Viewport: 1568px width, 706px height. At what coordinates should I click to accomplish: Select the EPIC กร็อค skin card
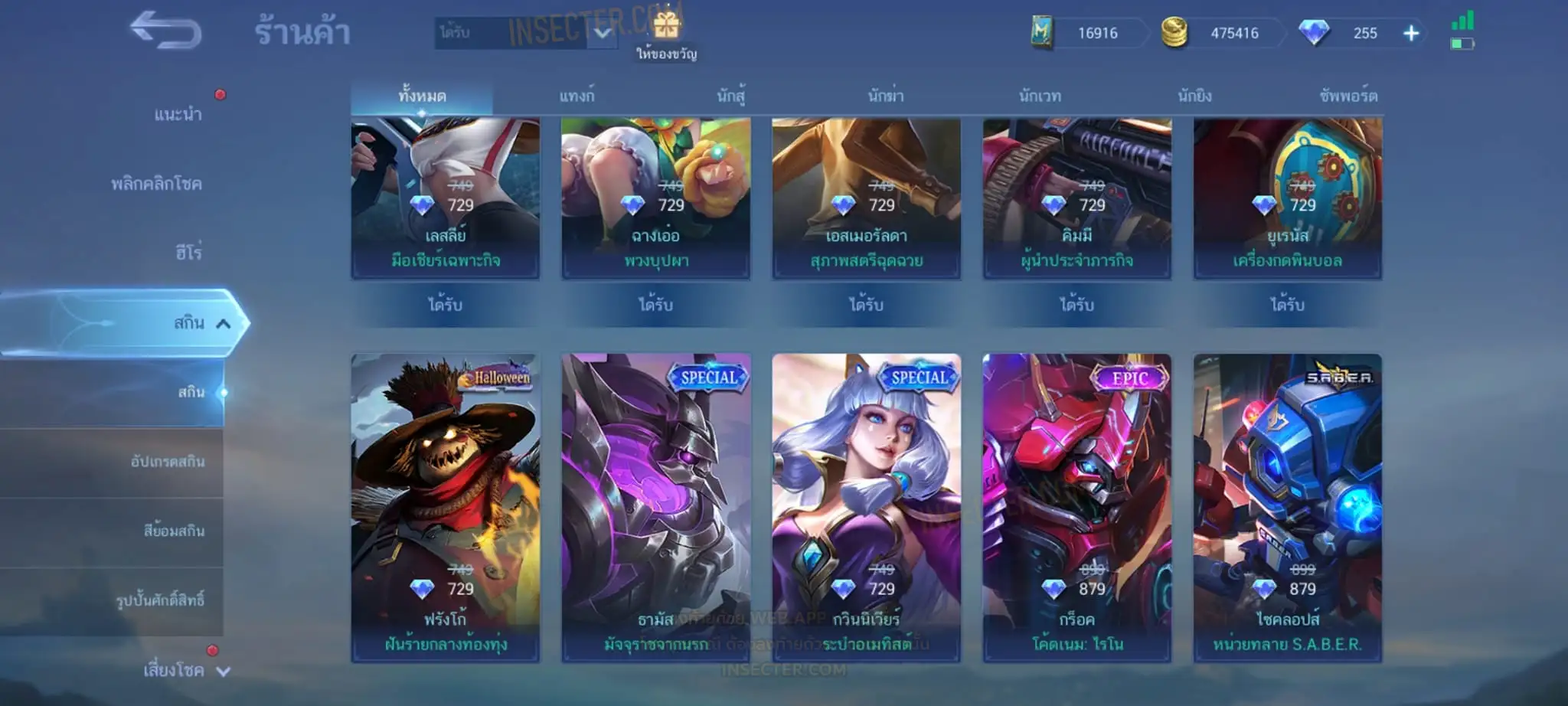pyautogui.click(x=1076, y=507)
